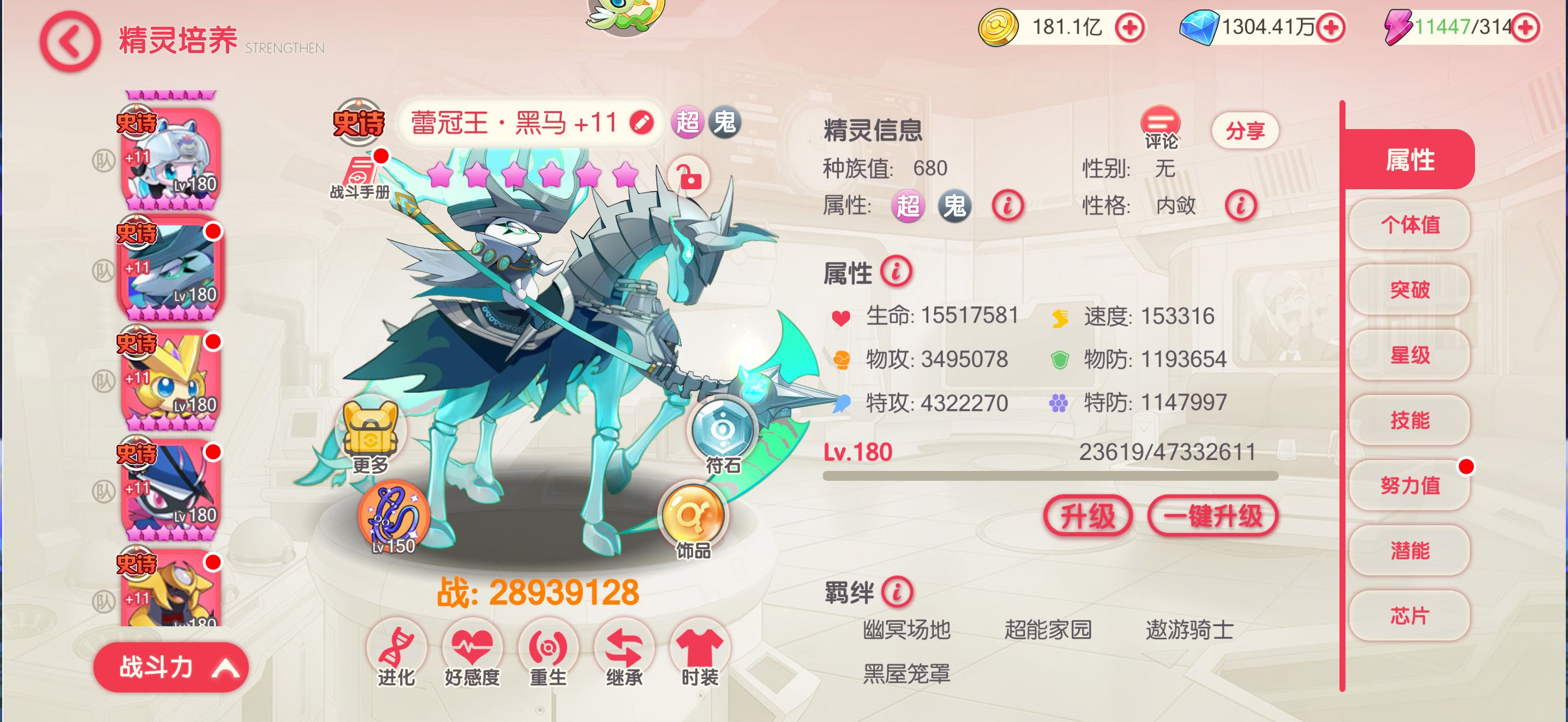Open the 战斗手册 battle manual
1568x722 pixels.
359,177
